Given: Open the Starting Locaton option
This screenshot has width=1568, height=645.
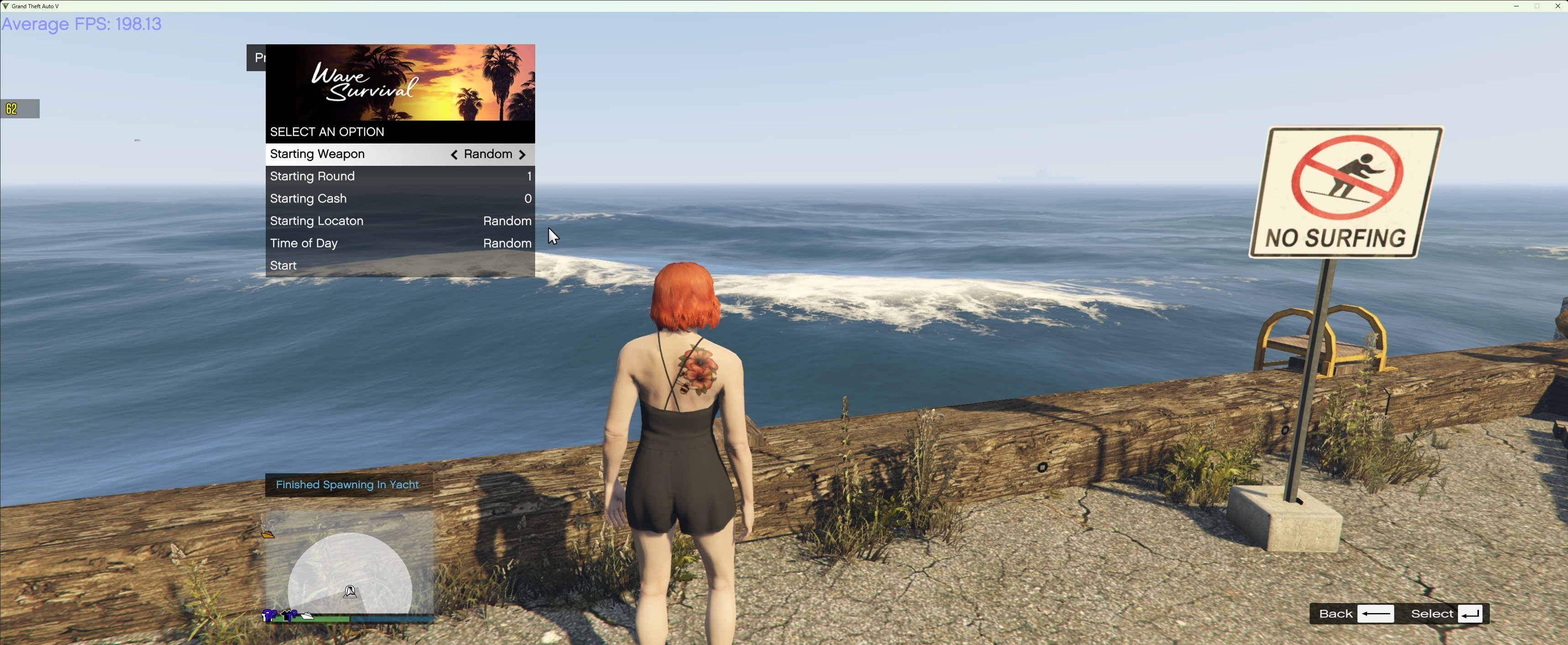Looking at the screenshot, I should pos(400,221).
